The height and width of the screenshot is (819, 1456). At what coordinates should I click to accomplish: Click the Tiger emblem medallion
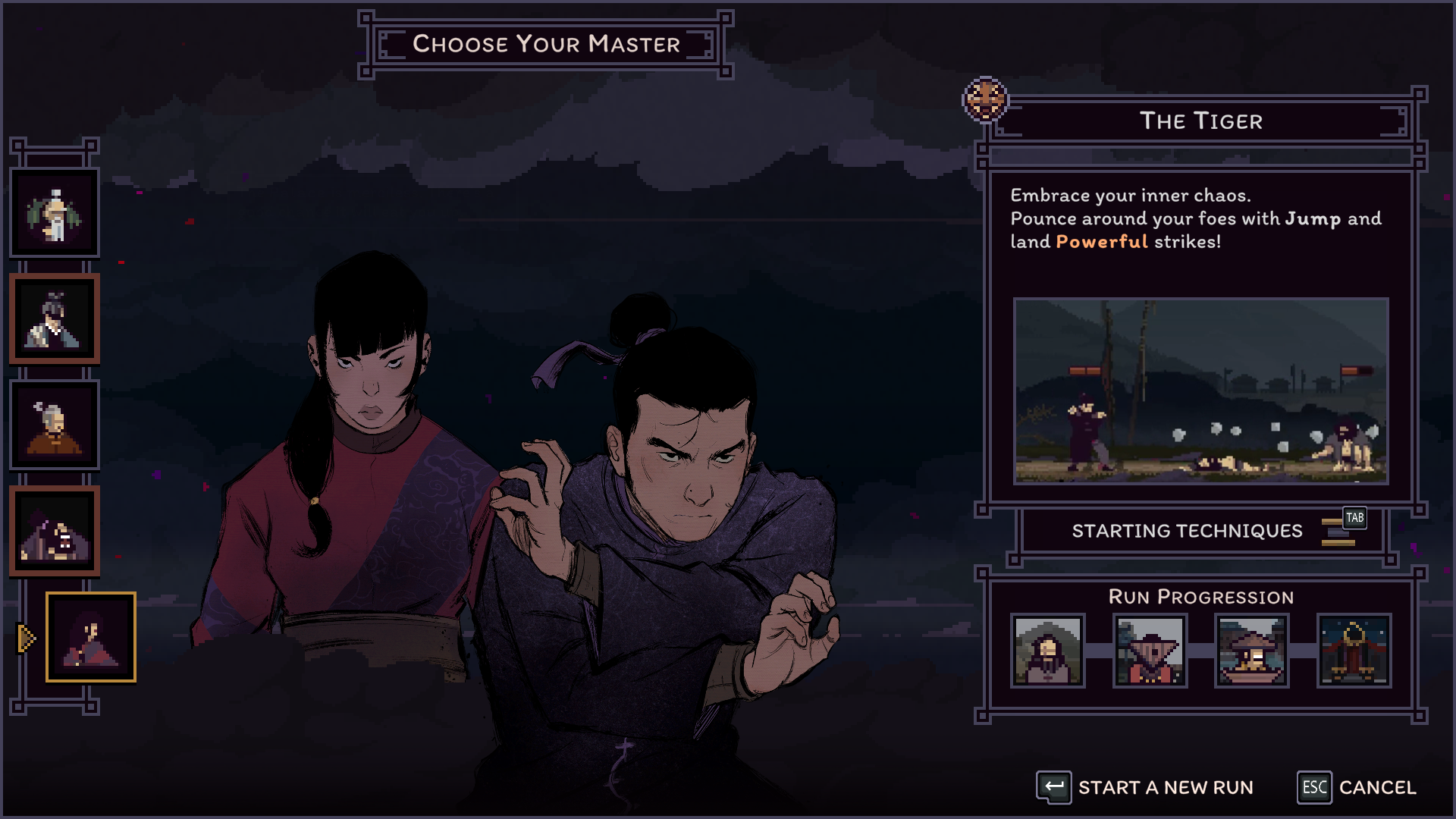coord(985,99)
